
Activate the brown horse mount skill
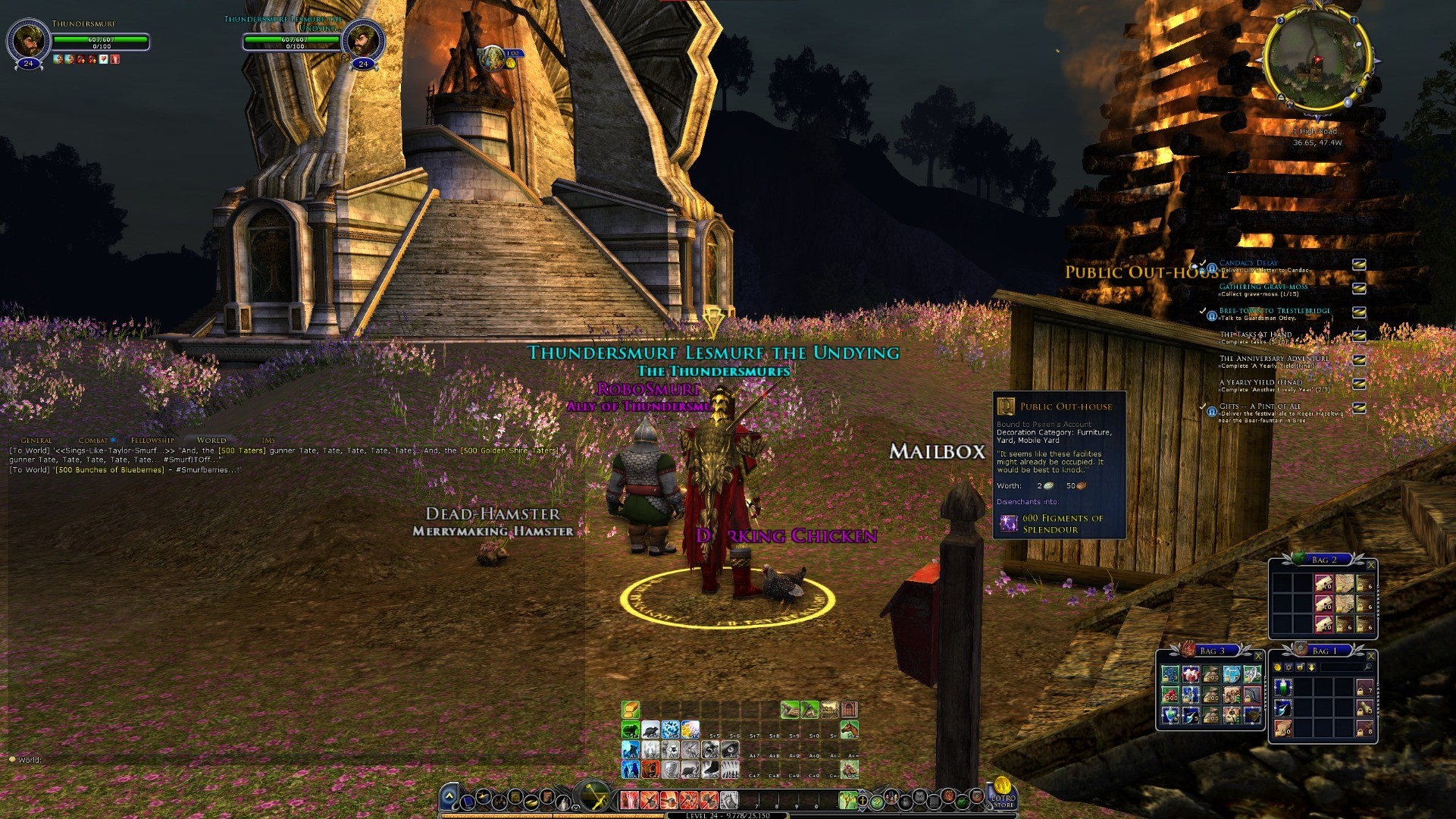[x=849, y=730]
